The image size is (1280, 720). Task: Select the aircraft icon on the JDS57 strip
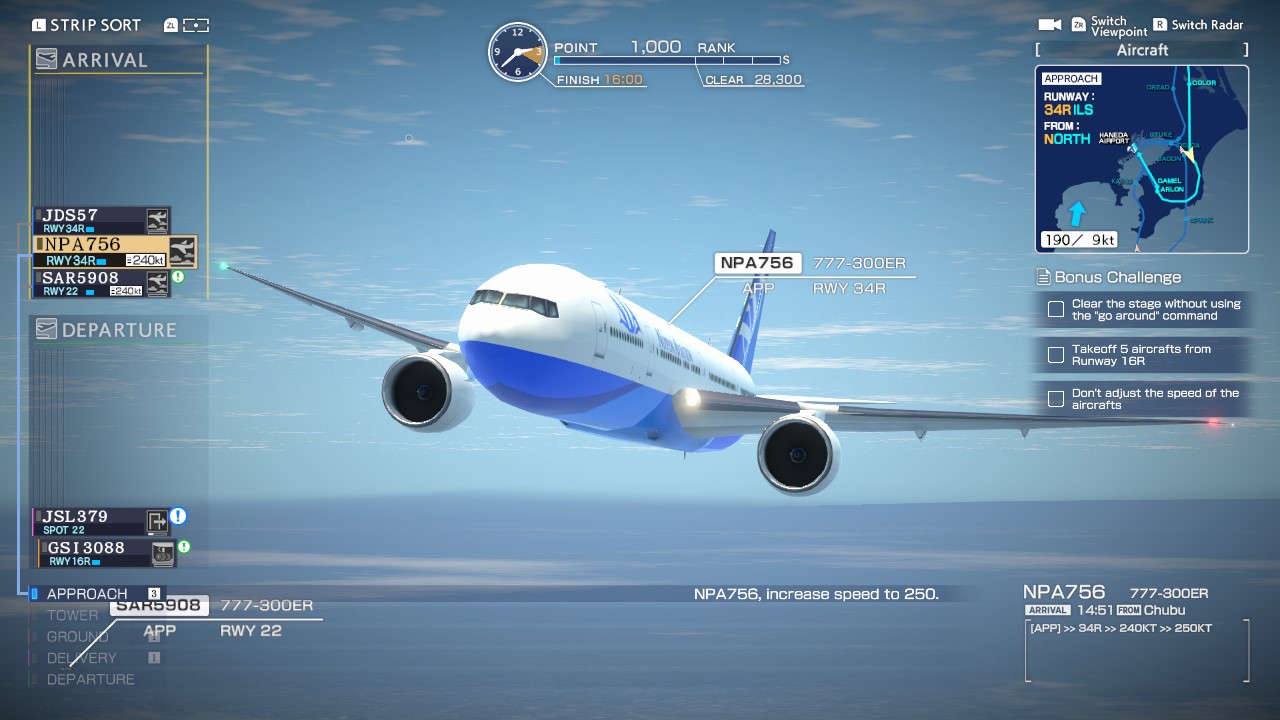pos(157,220)
